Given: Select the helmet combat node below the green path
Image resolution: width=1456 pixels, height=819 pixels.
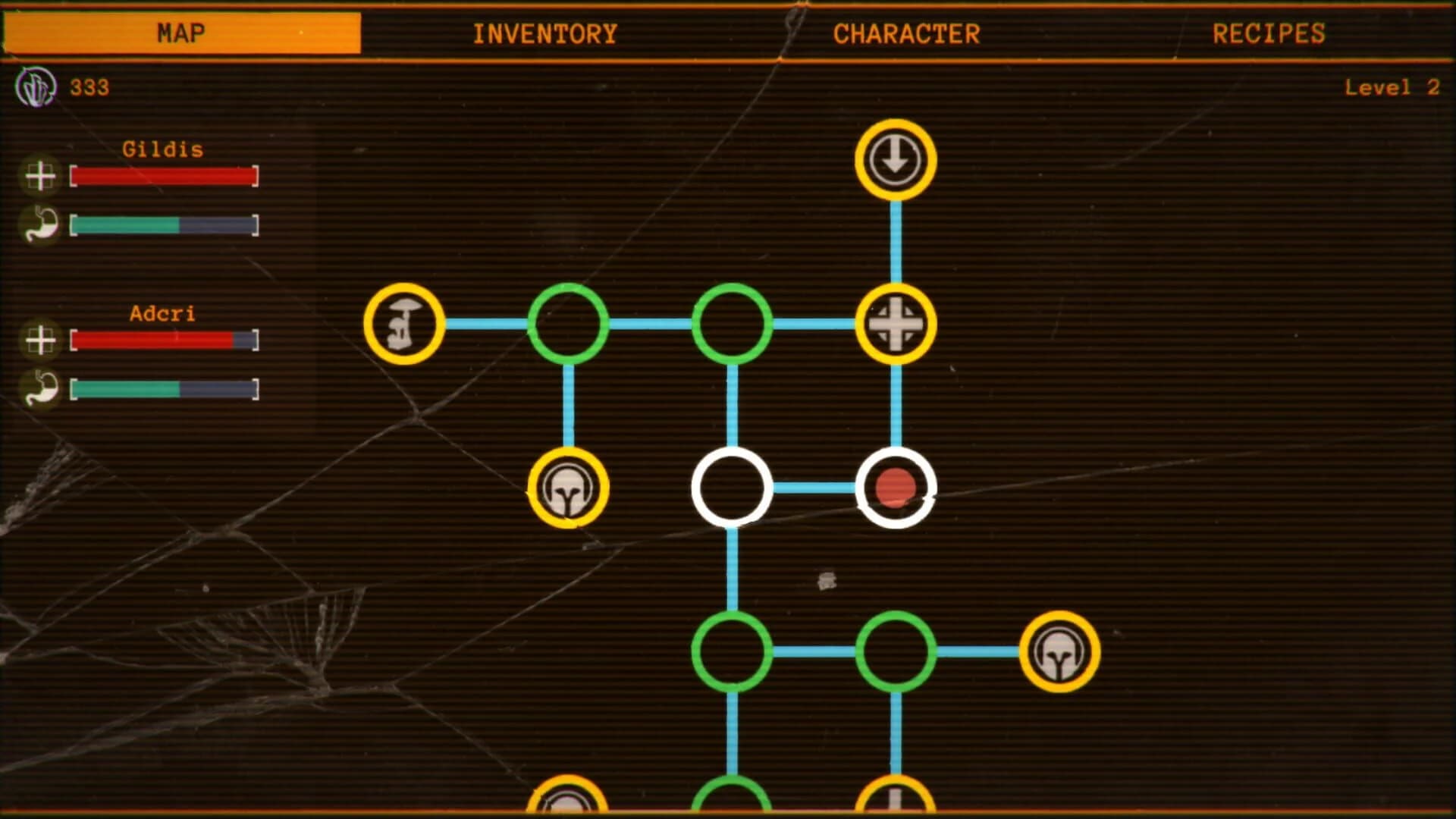Looking at the screenshot, I should (x=567, y=488).
